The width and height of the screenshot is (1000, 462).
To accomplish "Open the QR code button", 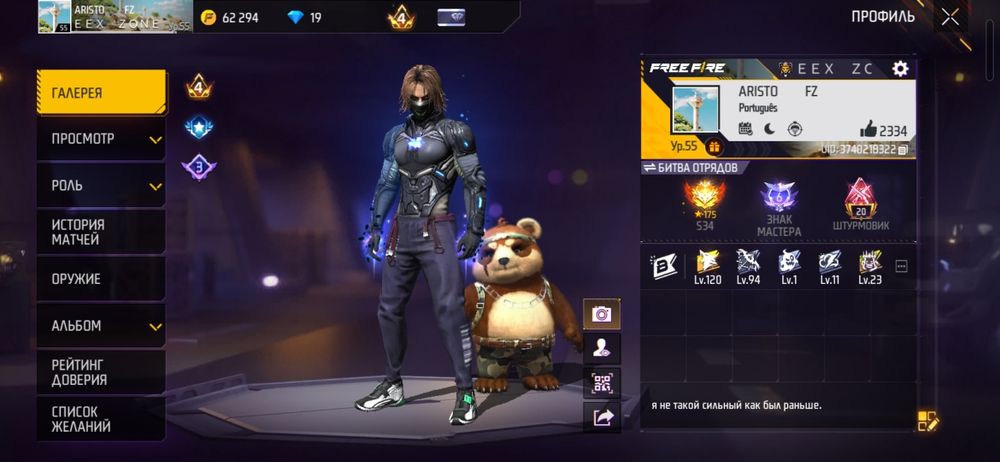I will 602,383.
